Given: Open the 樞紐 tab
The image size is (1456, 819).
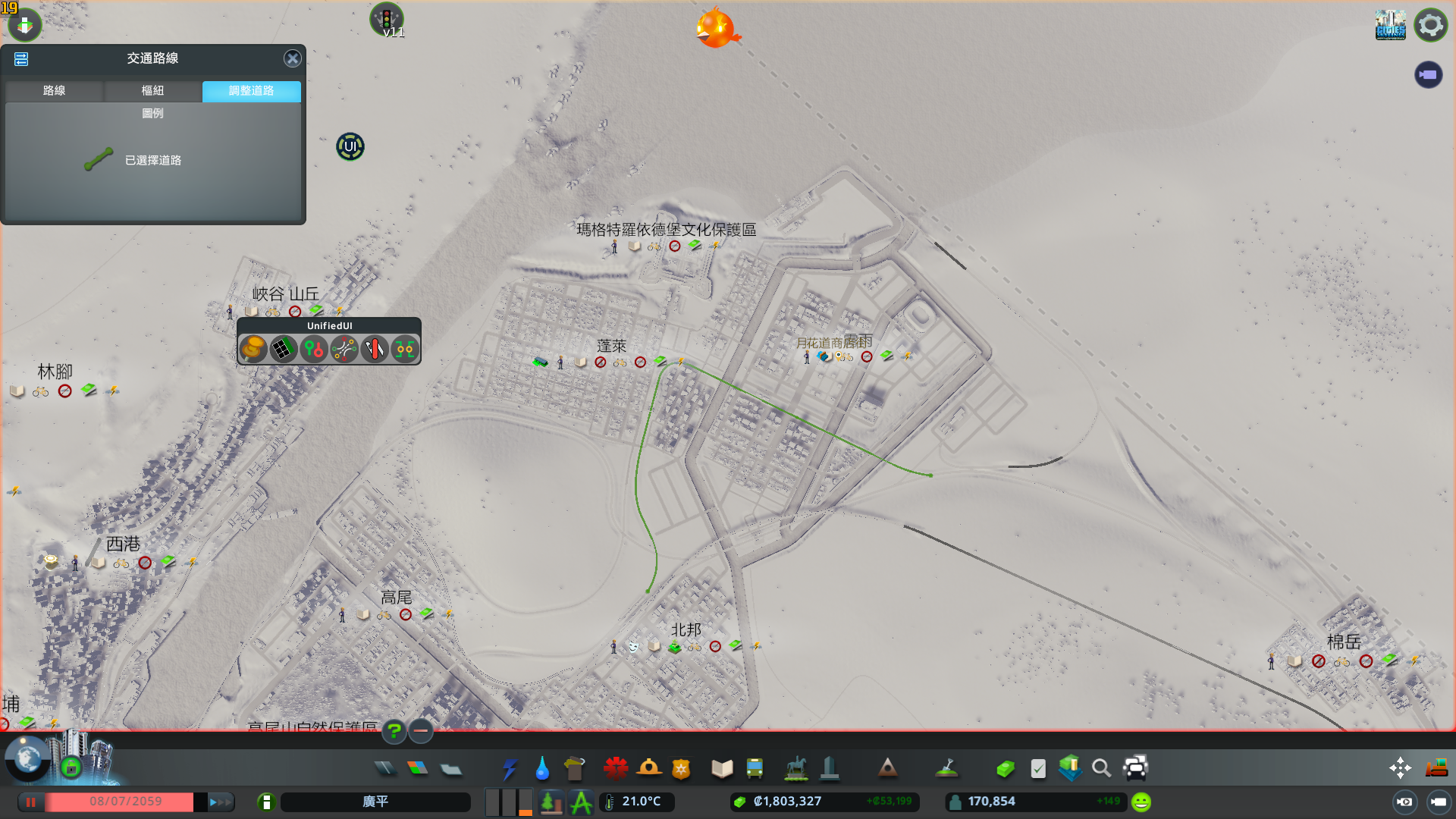Looking at the screenshot, I should (x=152, y=90).
